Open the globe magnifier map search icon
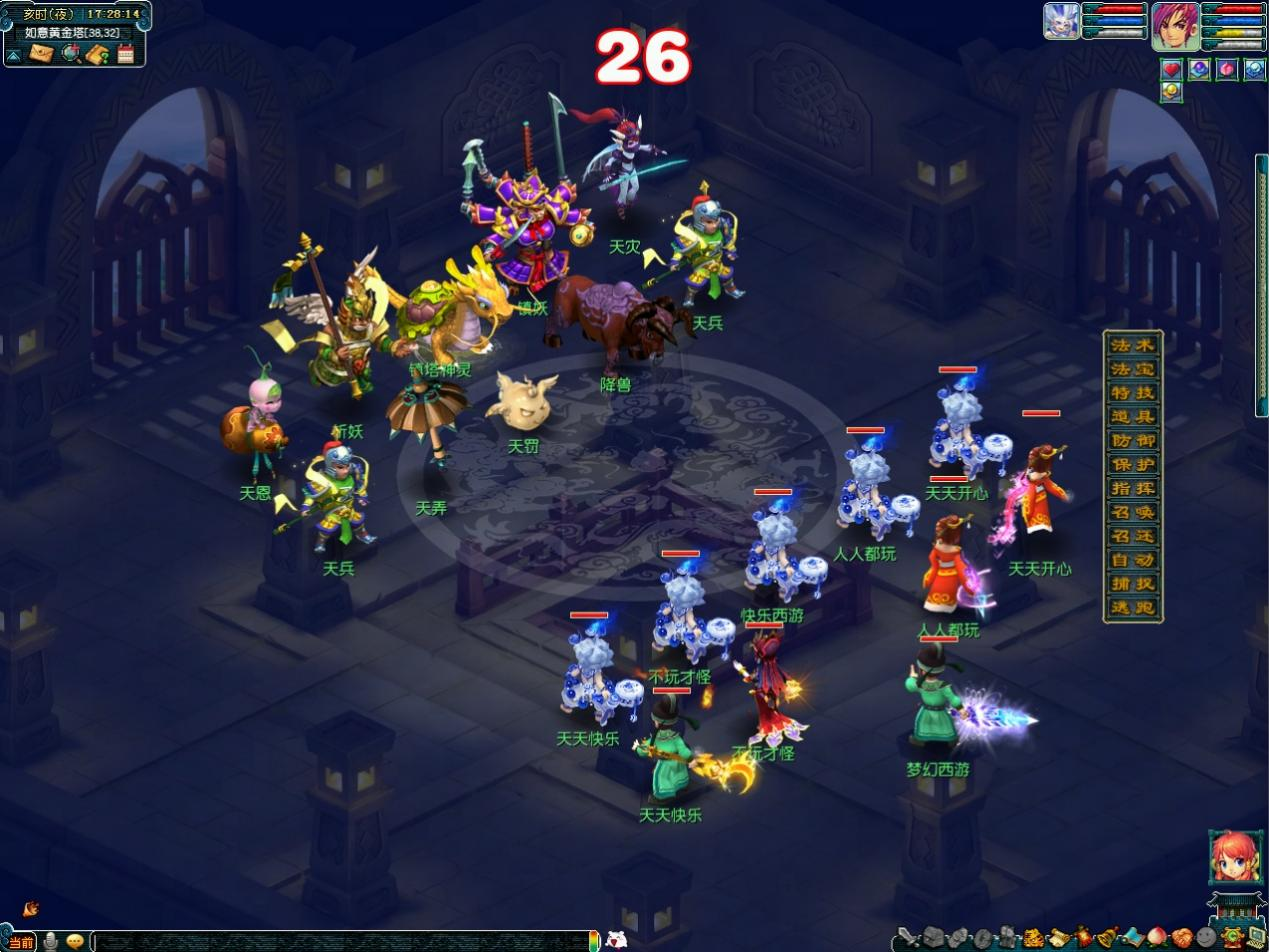 70,54
